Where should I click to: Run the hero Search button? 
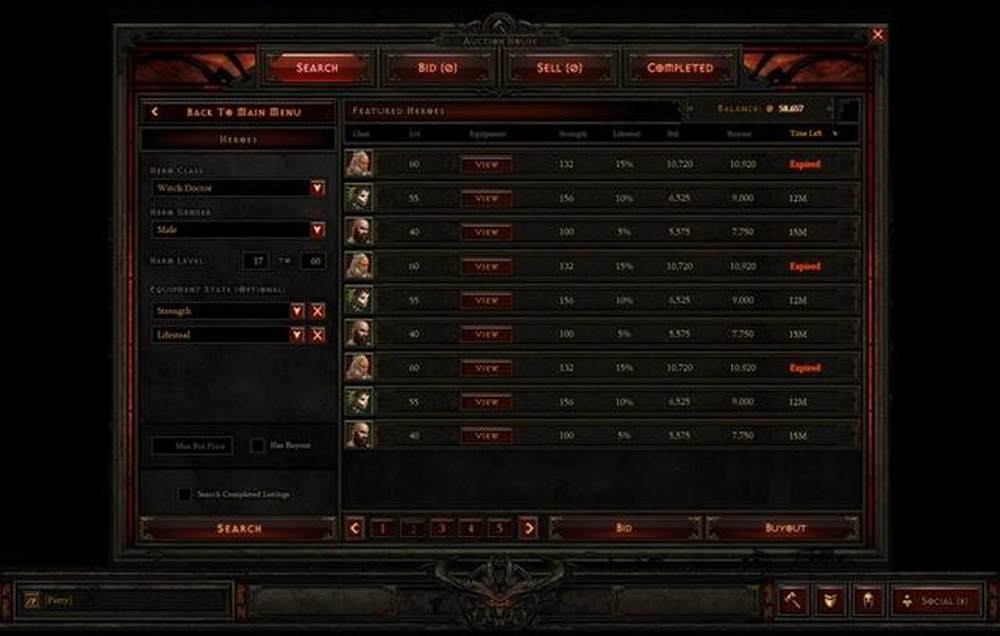239,528
